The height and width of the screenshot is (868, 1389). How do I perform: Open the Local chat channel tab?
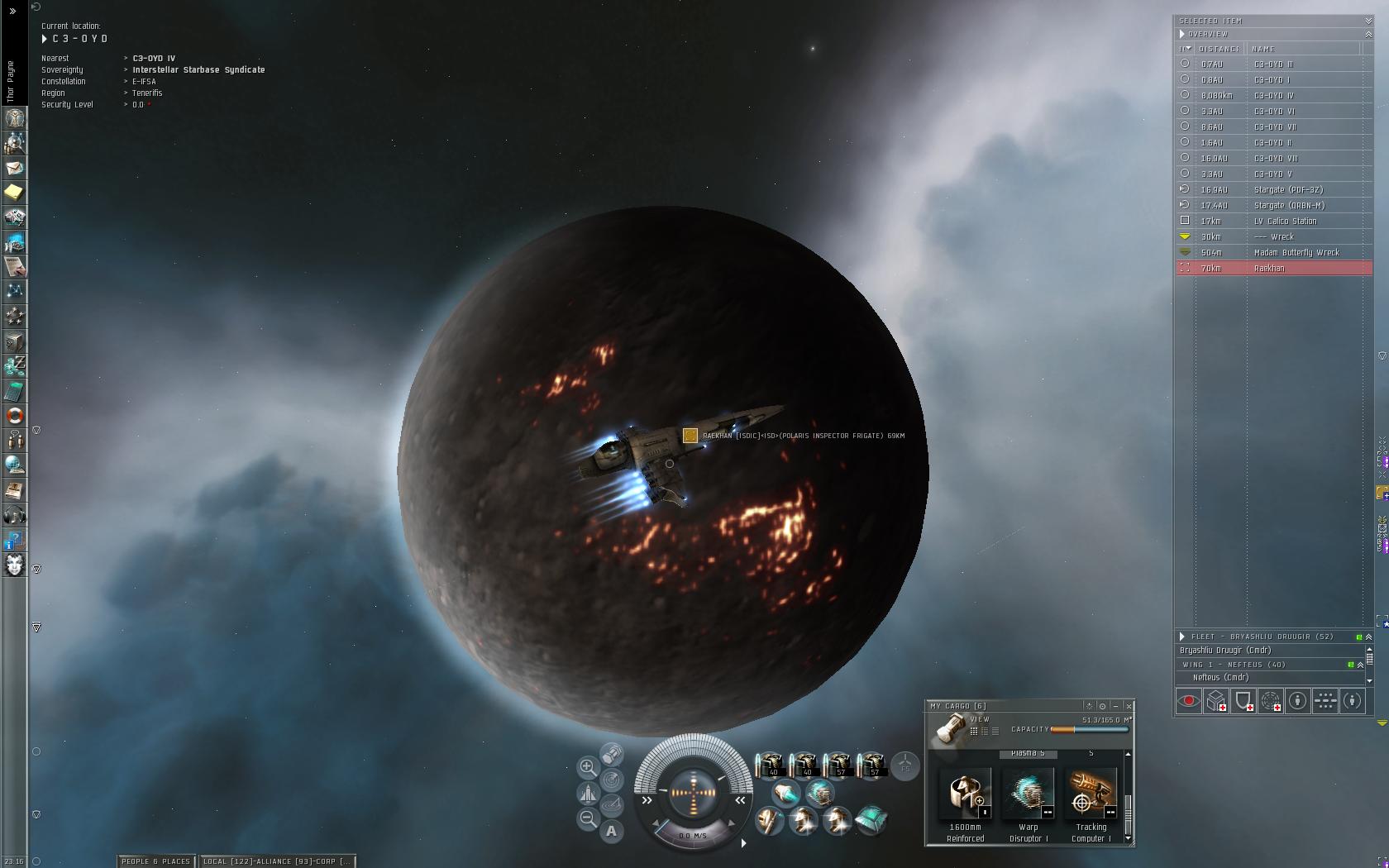point(278,861)
